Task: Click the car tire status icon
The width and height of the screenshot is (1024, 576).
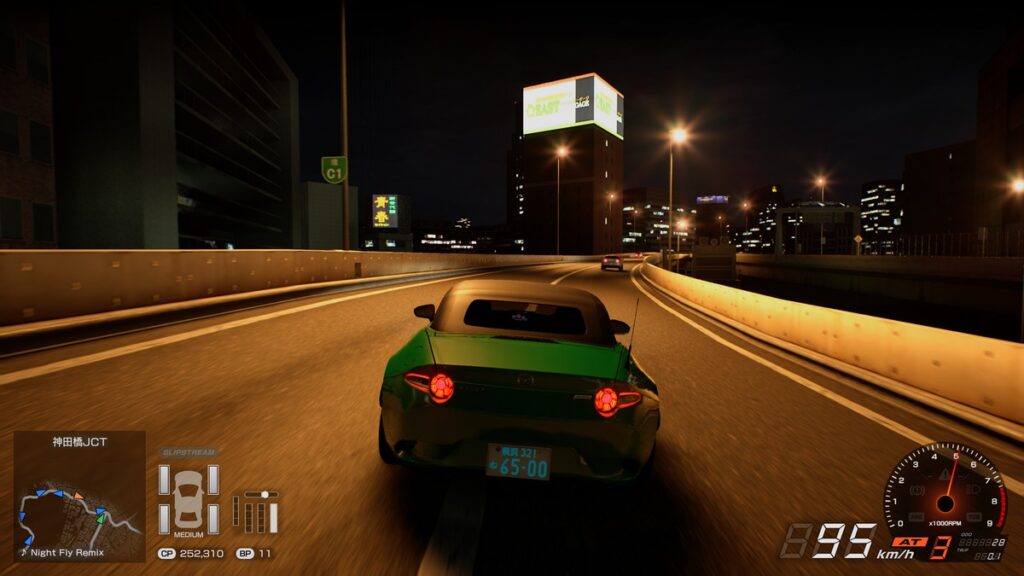Action: point(188,496)
